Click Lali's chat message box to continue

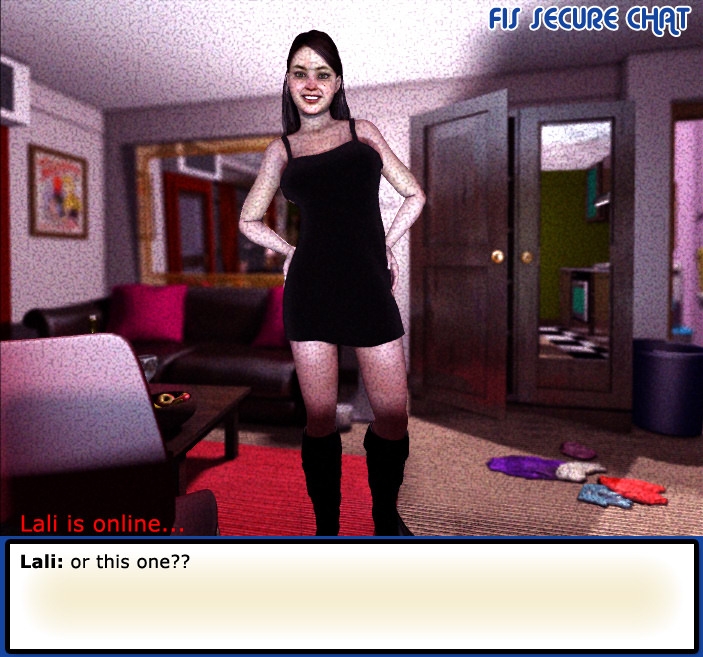[x=351, y=596]
